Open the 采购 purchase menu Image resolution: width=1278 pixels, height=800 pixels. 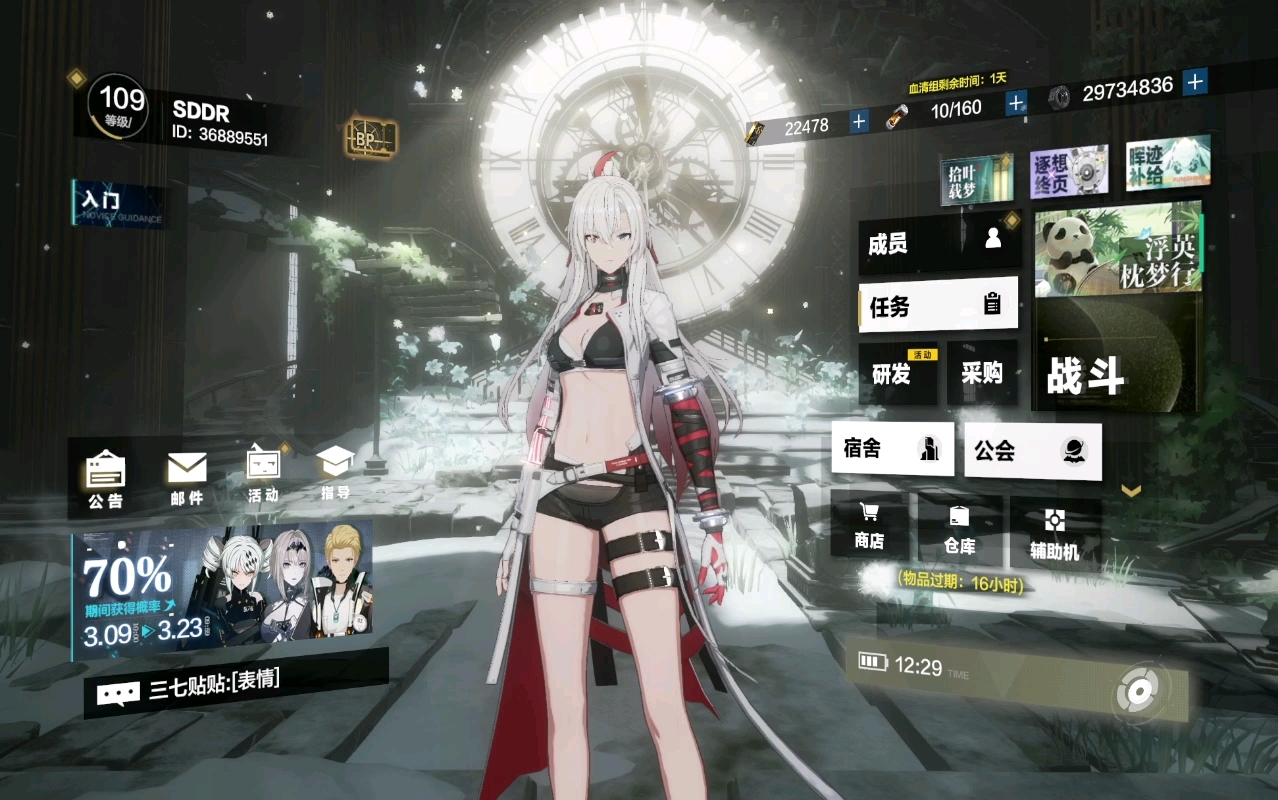(981, 373)
